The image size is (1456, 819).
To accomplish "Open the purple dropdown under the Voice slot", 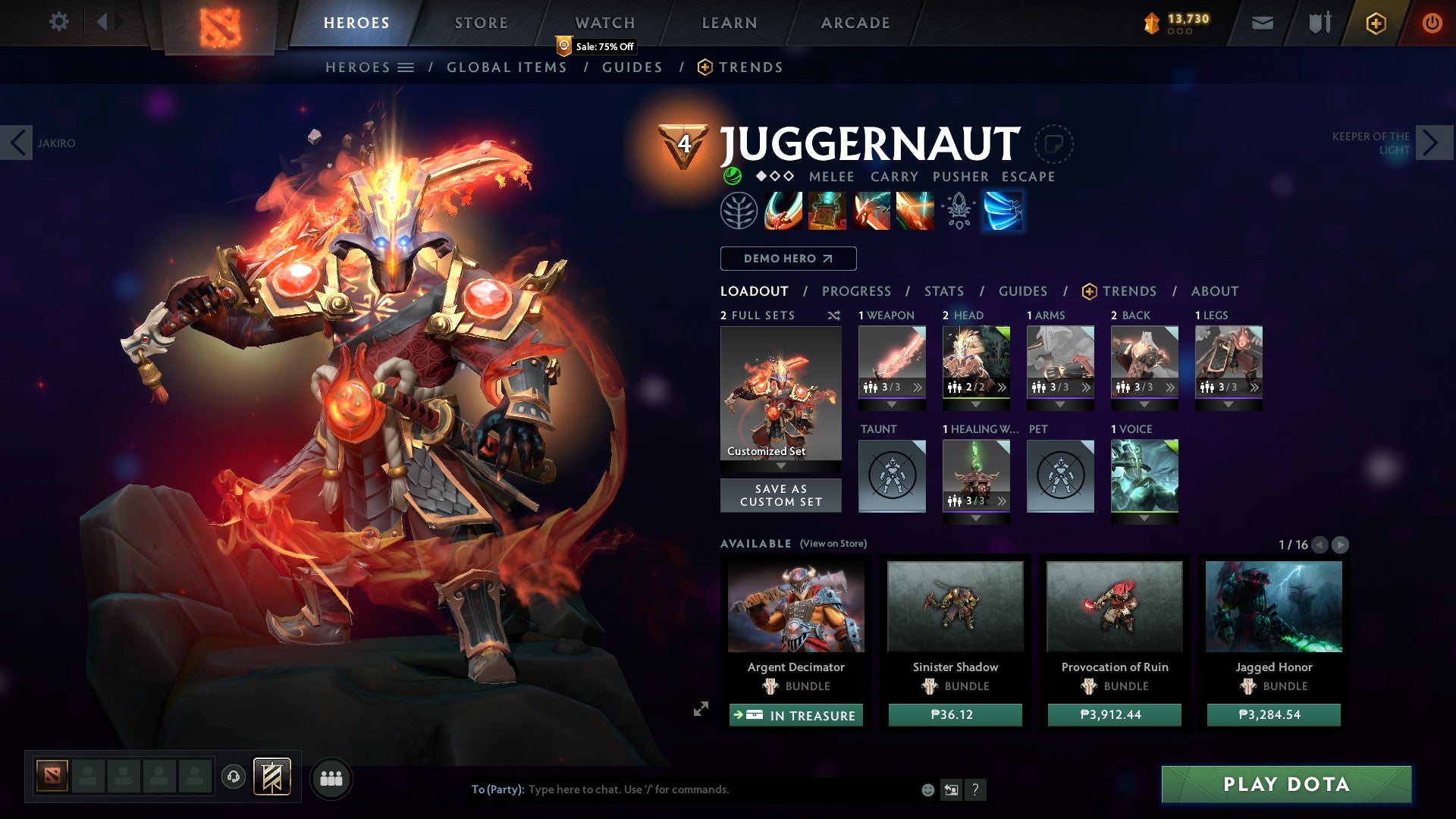I will 1144,519.
